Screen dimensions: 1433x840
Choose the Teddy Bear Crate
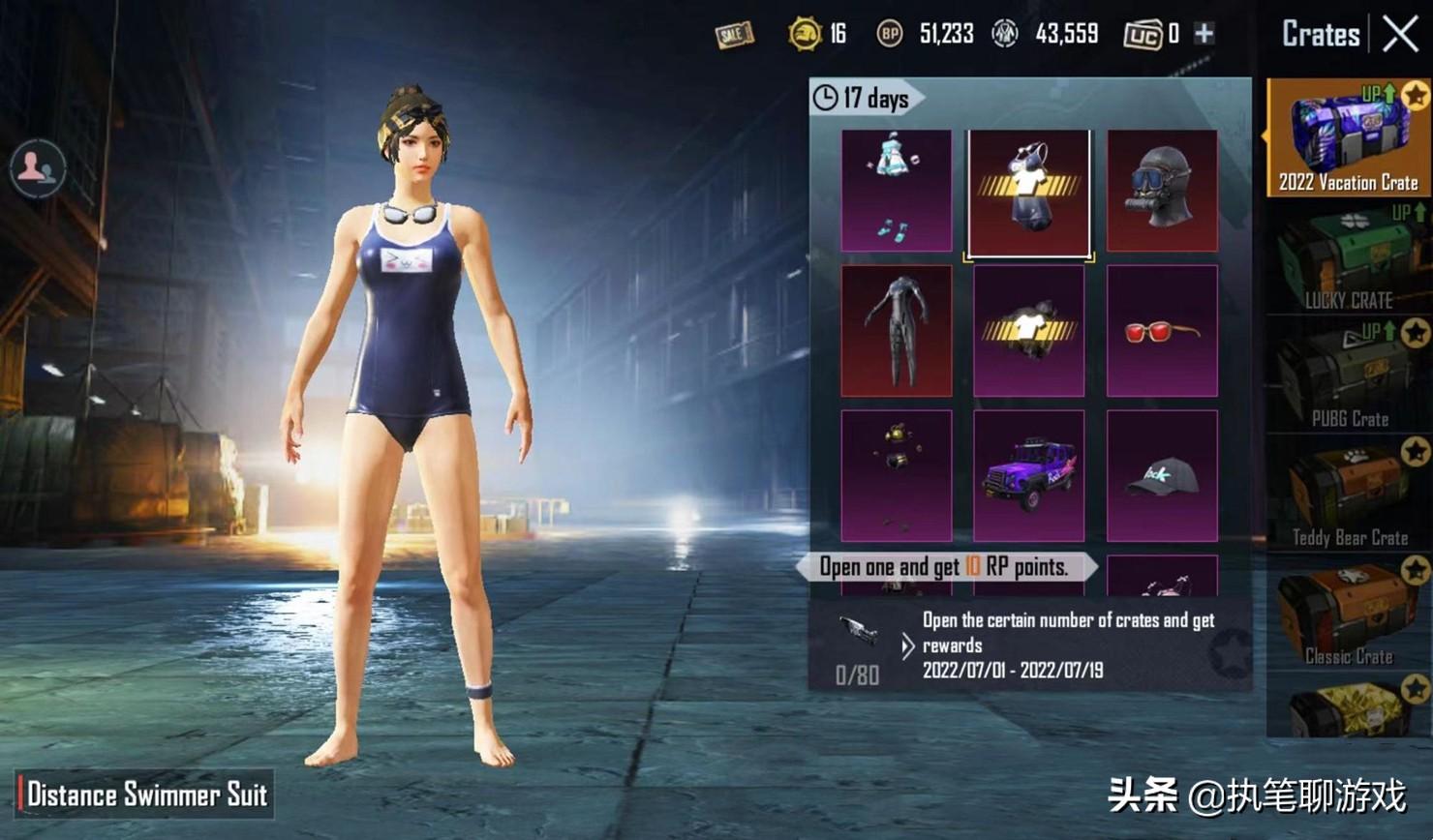pyautogui.click(x=1348, y=494)
